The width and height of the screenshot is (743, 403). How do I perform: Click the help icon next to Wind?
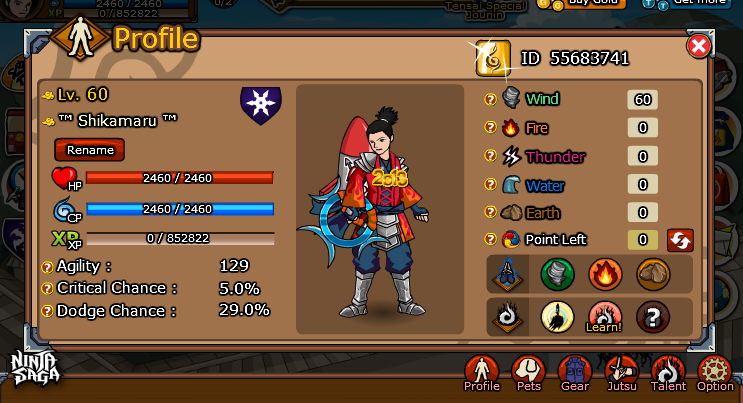click(x=490, y=100)
